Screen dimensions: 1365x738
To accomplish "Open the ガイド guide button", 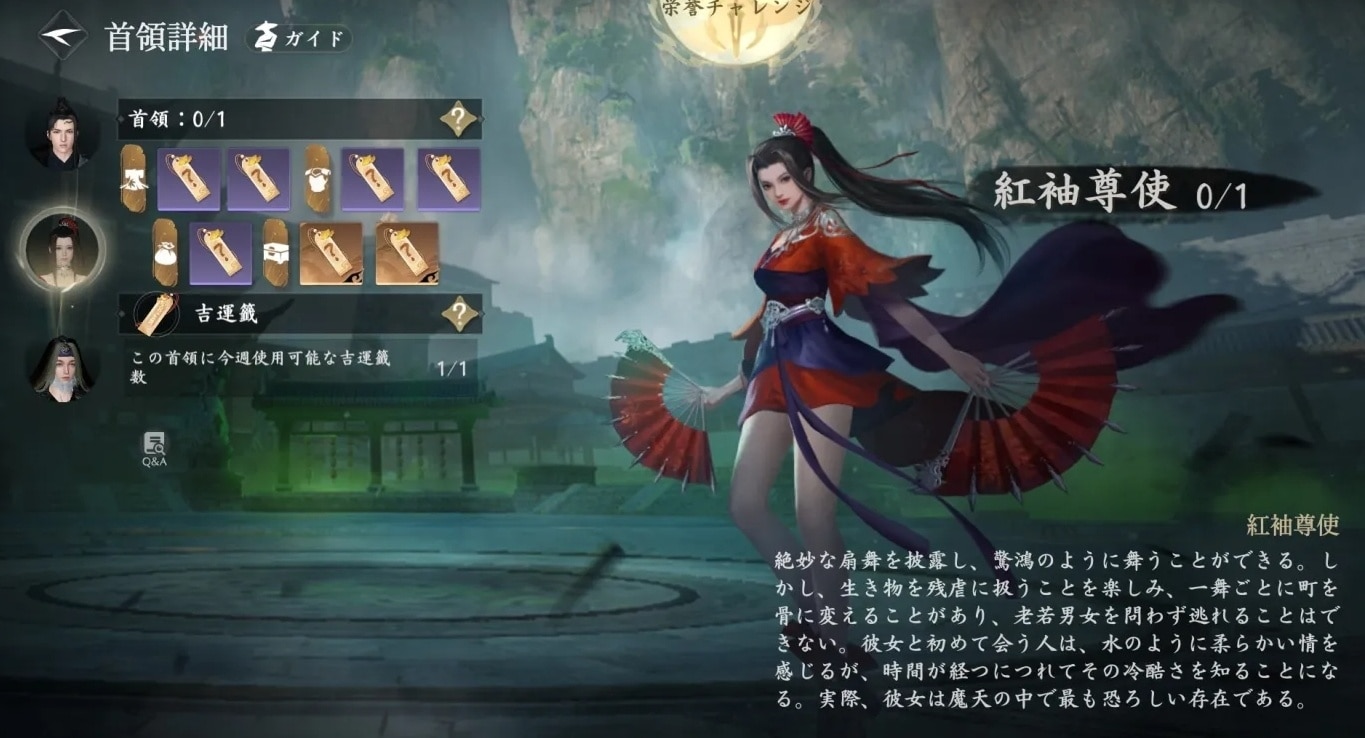I will tap(299, 39).
